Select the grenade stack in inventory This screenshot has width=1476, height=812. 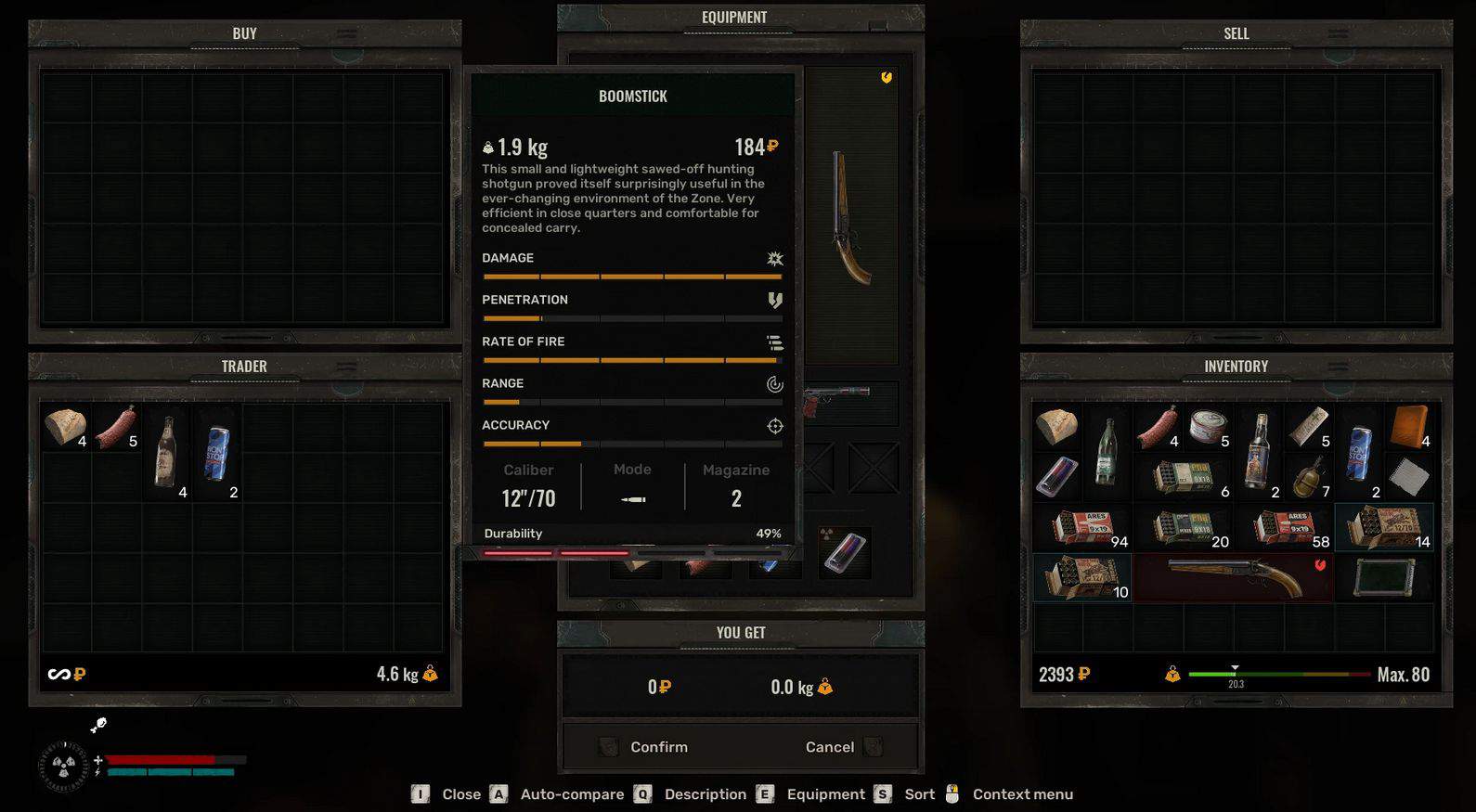(x=1309, y=477)
